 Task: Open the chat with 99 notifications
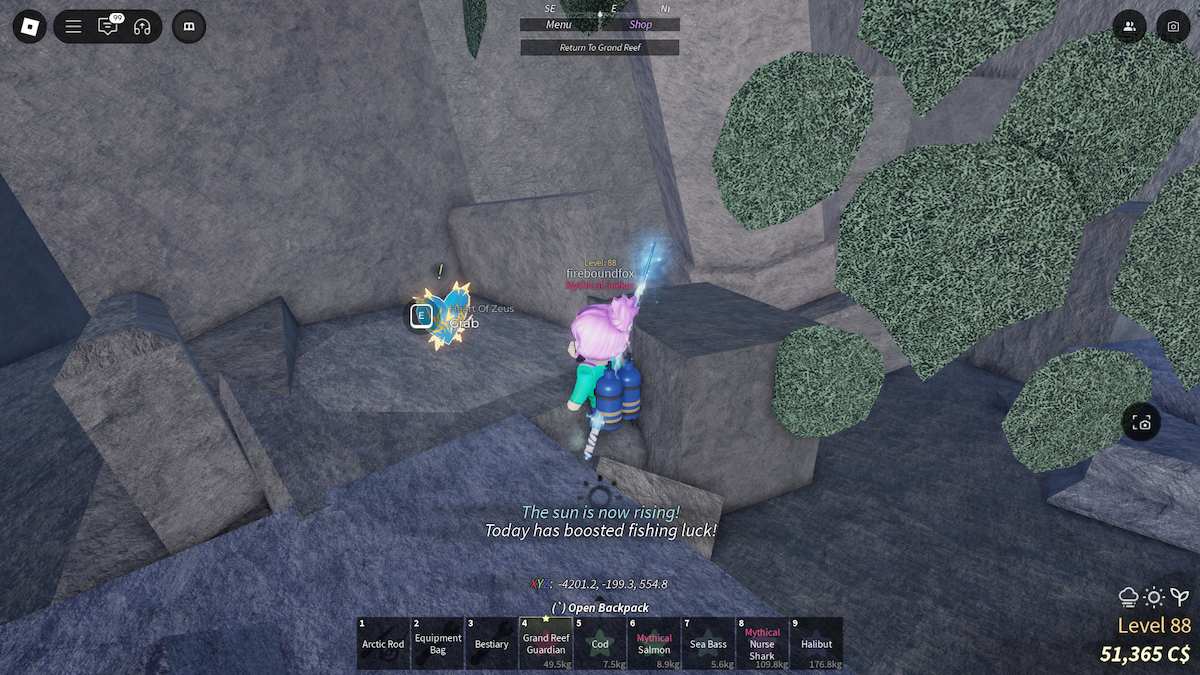pyautogui.click(x=108, y=27)
